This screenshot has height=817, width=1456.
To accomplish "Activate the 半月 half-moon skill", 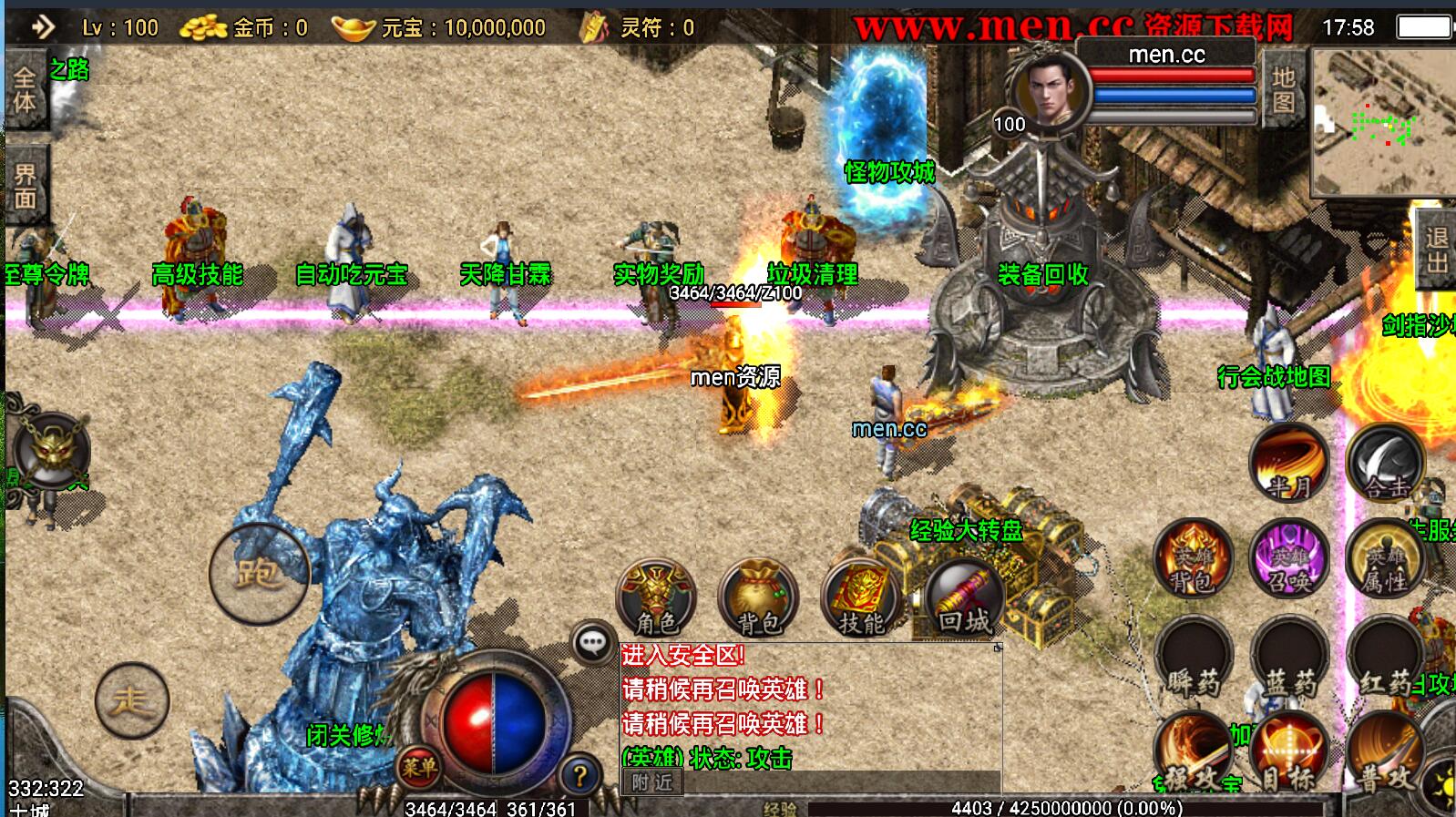I will click(x=1288, y=463).
